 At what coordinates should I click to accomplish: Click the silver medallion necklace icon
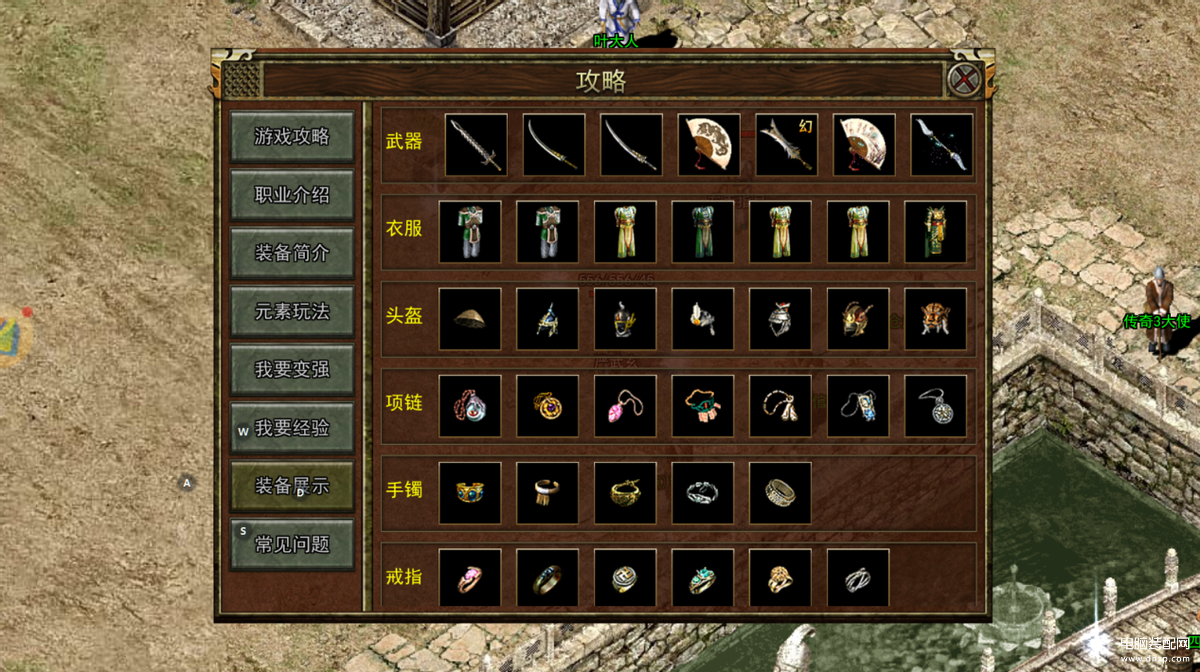935,406
